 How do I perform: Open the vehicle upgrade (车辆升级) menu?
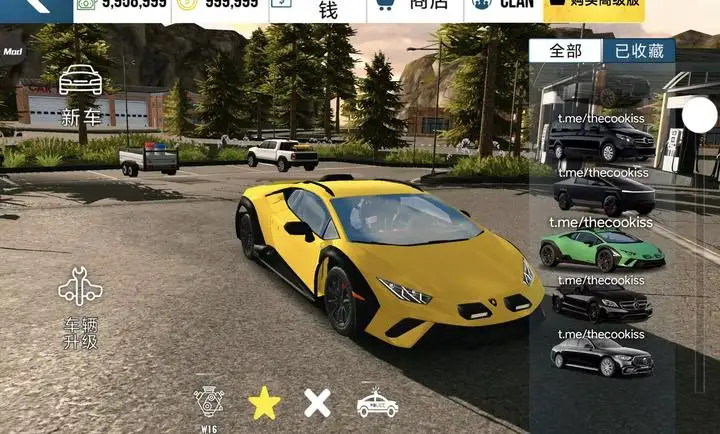coord(80,307)
